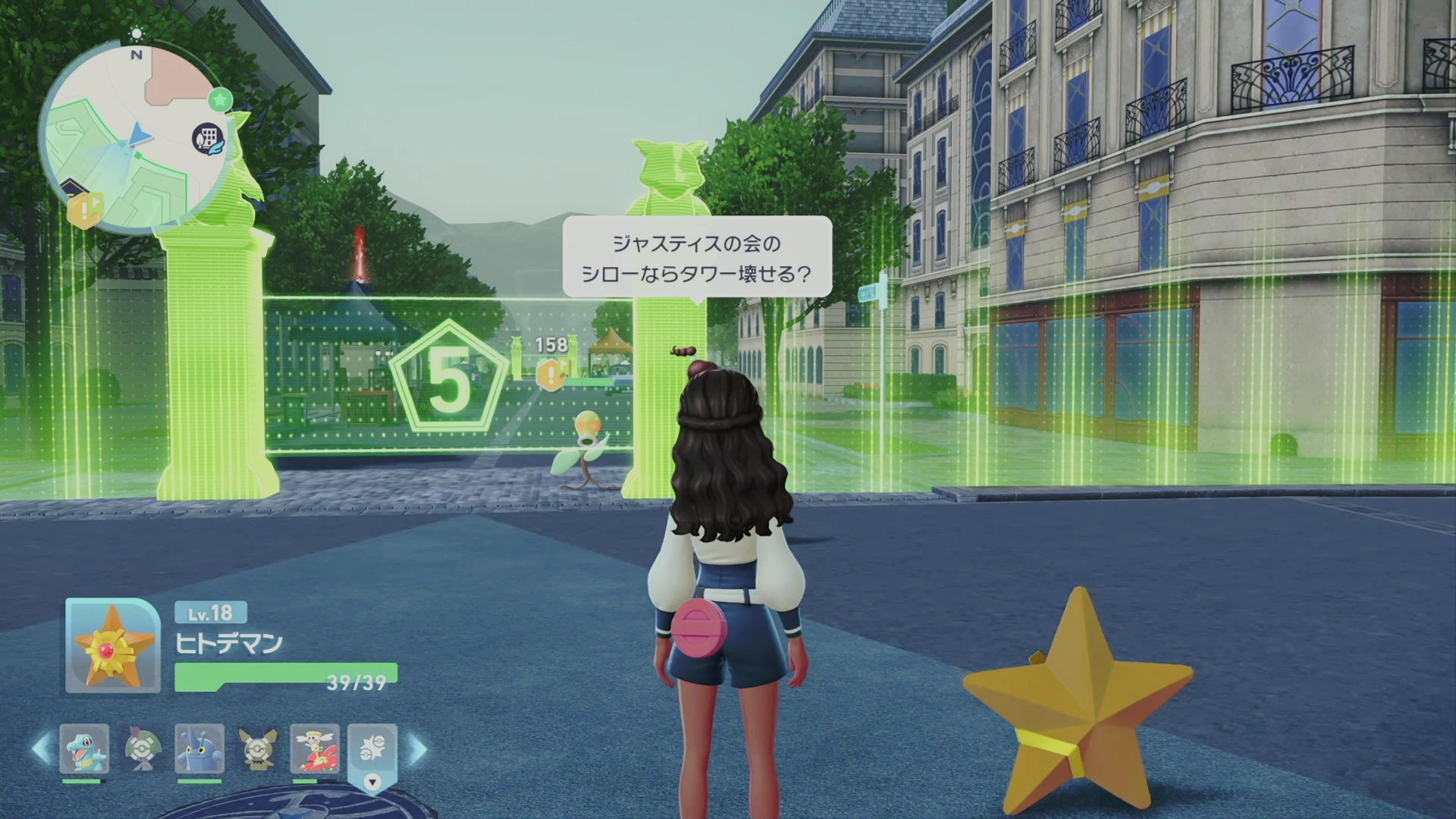Select Flabébé on the red flower
The width and height of the screenshot is (1456, 819).
click(x=315, y=748)
